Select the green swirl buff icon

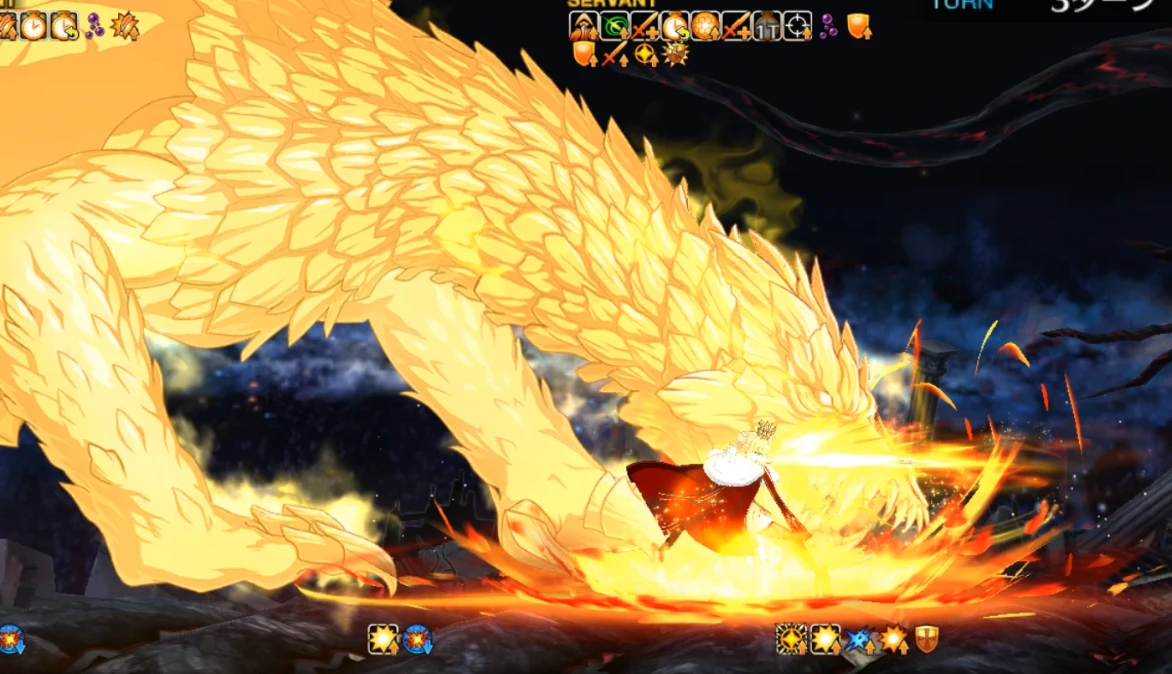[613, 26]
